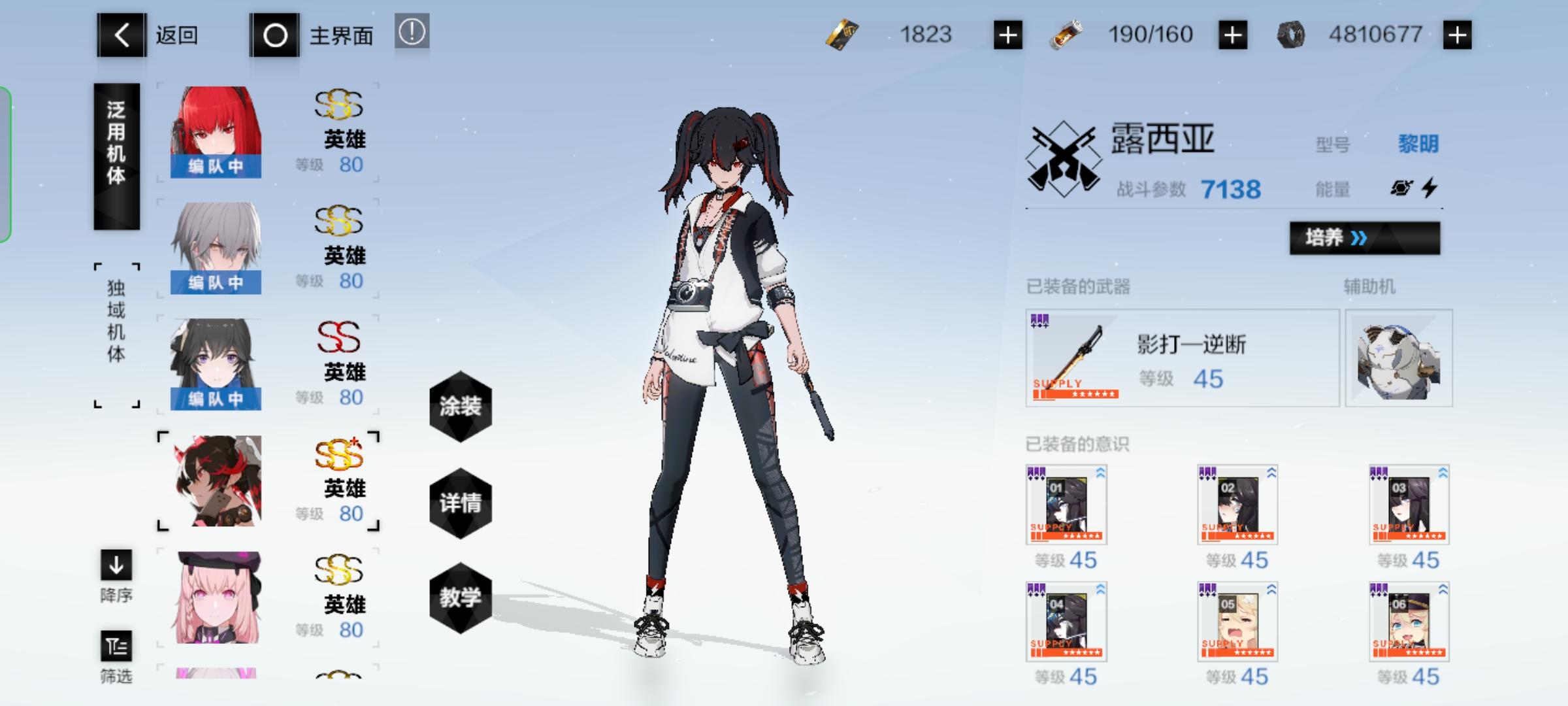
Task: Click the 返回 back button
Action: tap(121, 34)
